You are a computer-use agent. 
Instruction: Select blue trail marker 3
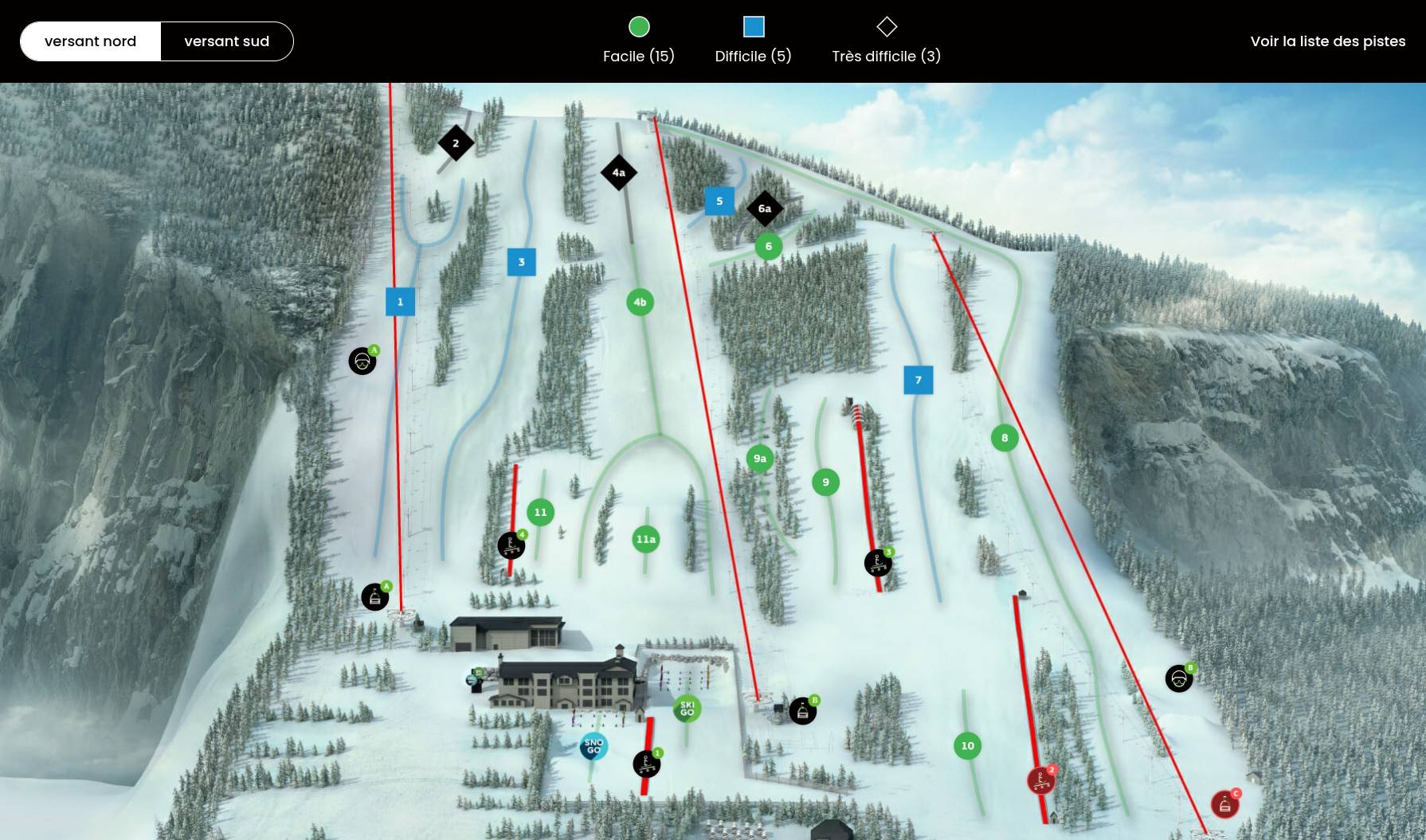pyautogui.click(x=522, y=262)
